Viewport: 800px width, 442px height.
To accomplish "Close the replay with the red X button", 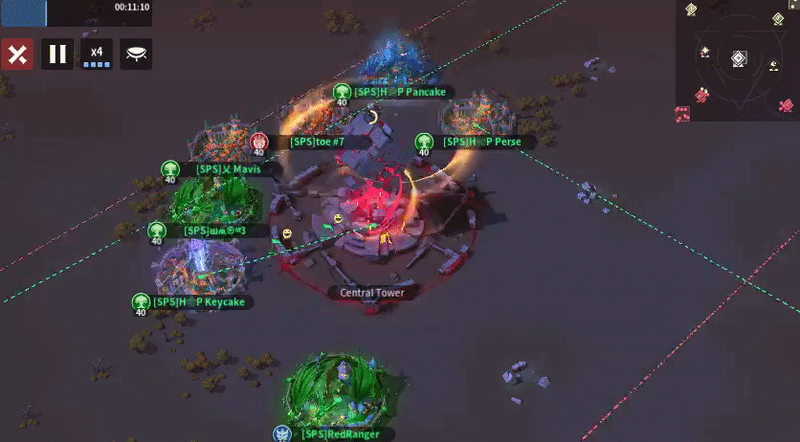I will (x=17, y=54).
